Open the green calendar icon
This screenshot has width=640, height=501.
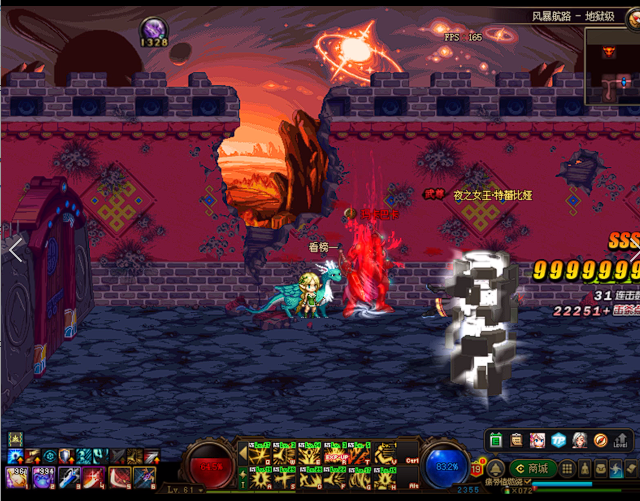click(x=497, y=440)
